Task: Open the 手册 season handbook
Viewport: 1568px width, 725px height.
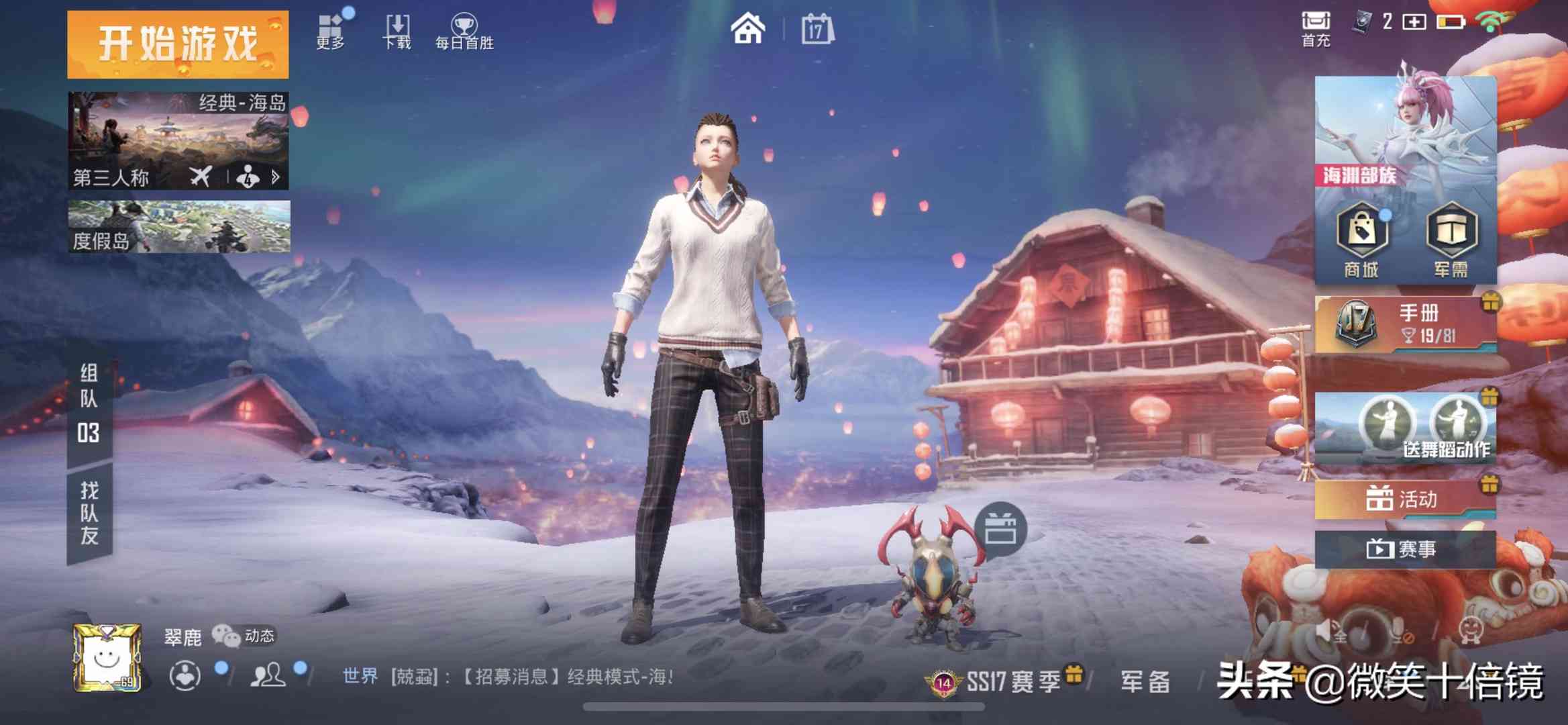Action: (1405, 324)
